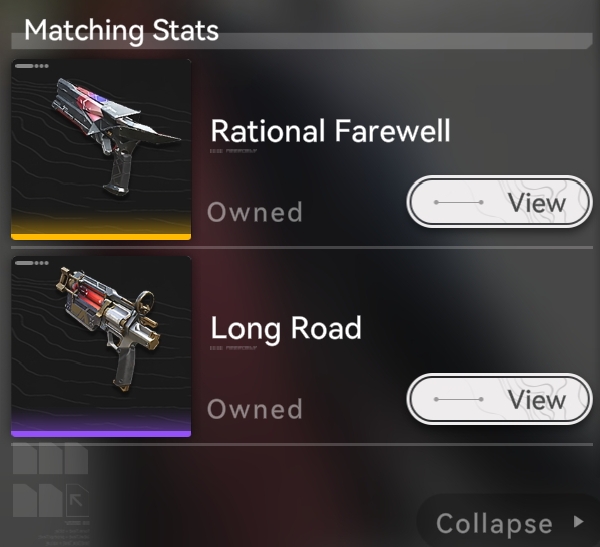Select the Rational Farewell weapon thumbnail
The height and width of the screenshot is (547, 600).
101,149
